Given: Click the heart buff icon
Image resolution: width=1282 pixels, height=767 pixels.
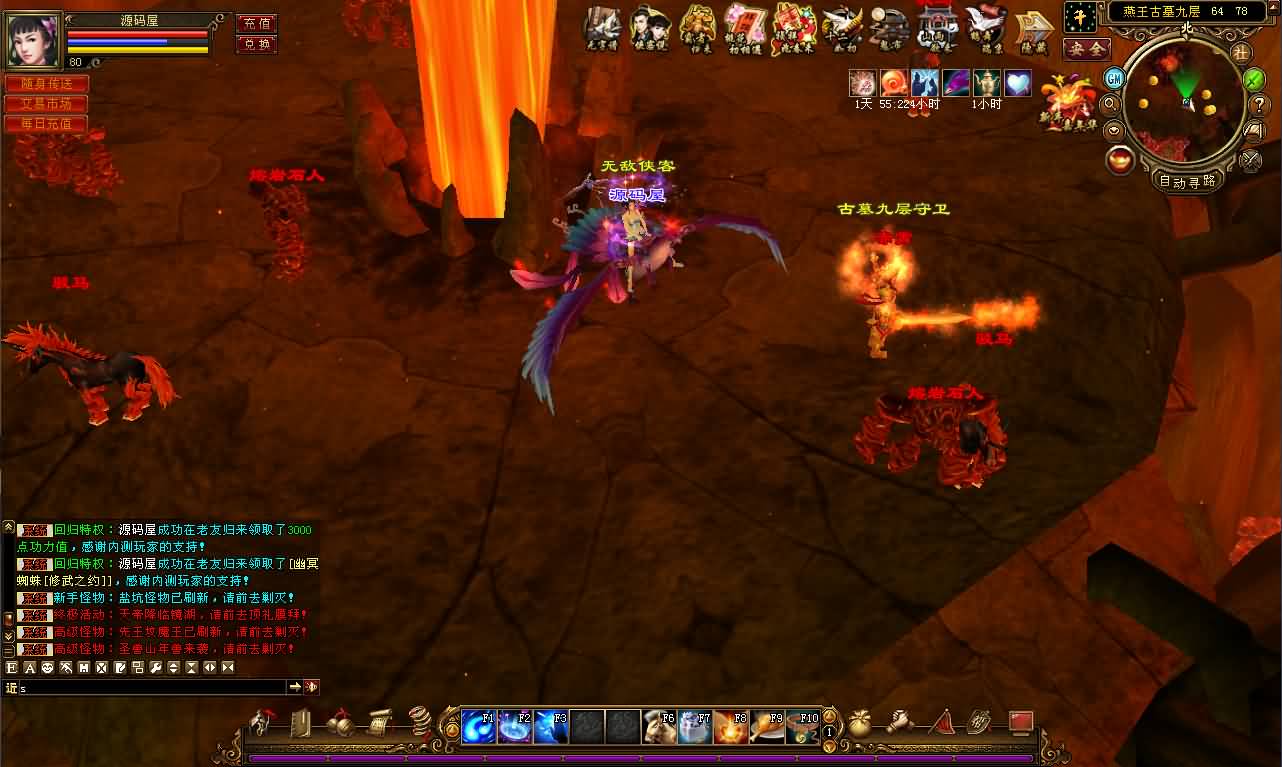Looking at the screenshot, I should pos(1017,83).
